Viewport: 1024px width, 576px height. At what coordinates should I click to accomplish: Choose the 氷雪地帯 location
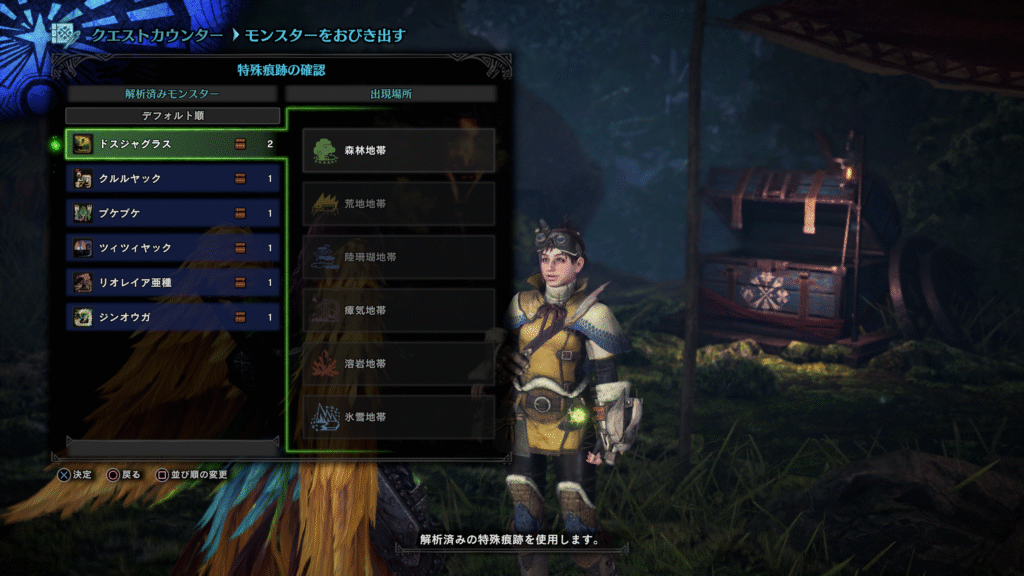click(398, 416)
